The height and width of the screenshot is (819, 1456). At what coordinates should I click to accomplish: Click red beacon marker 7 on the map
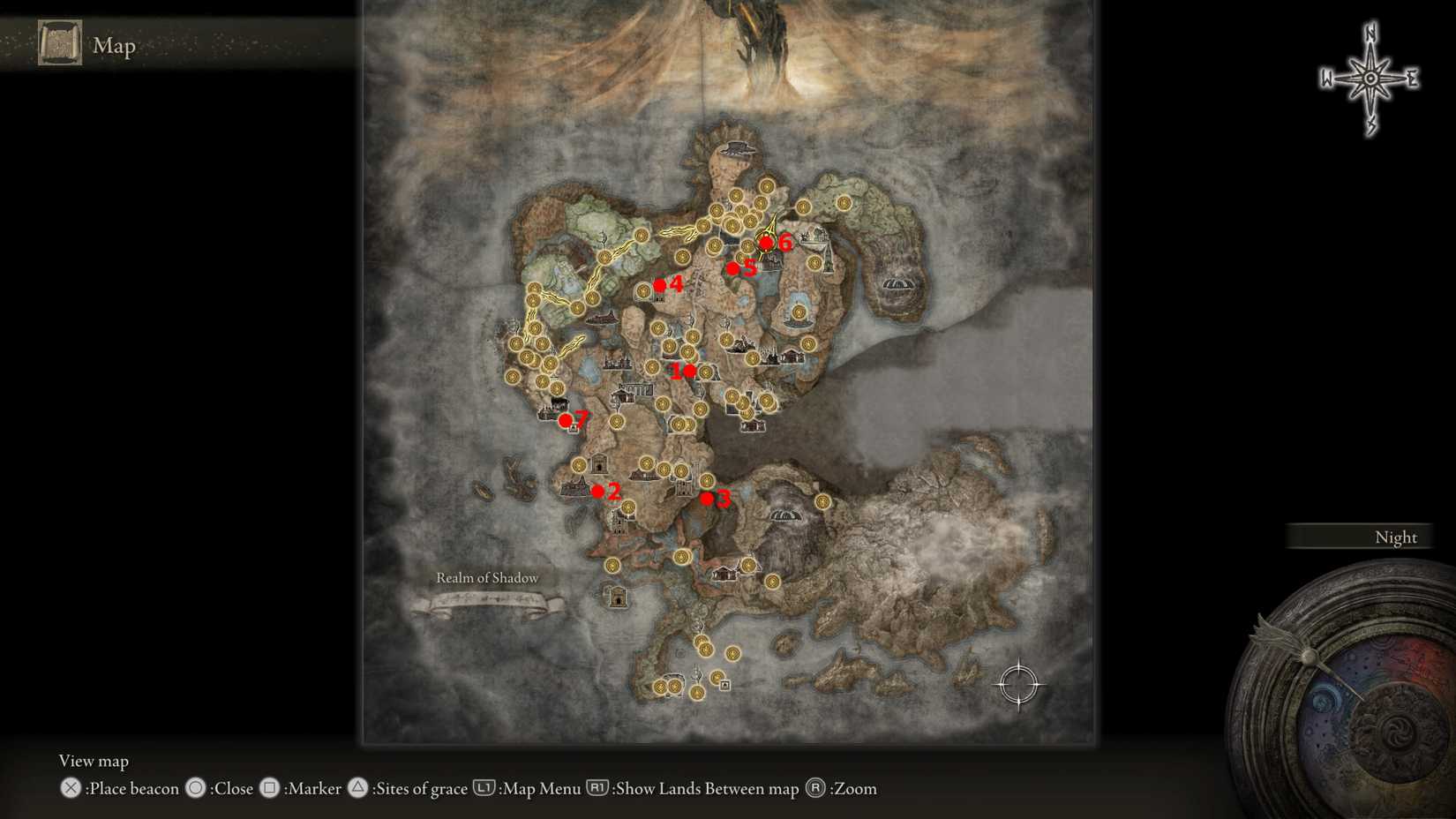[x=566, y=420]
